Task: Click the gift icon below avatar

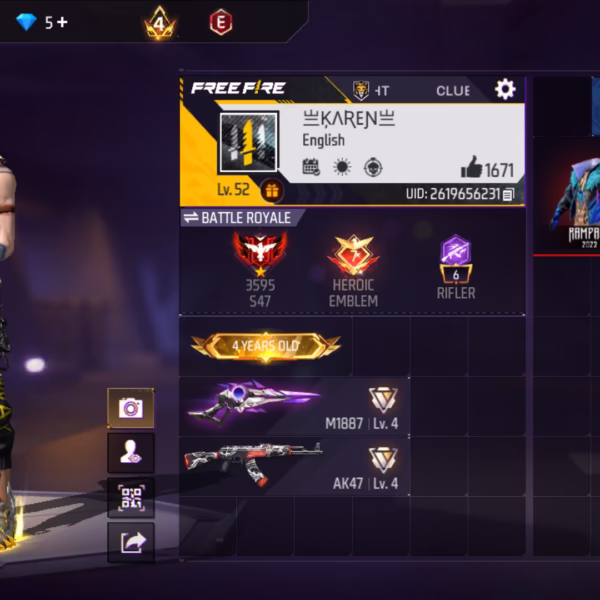Action: pyautogui.click(x=271, y=190)
